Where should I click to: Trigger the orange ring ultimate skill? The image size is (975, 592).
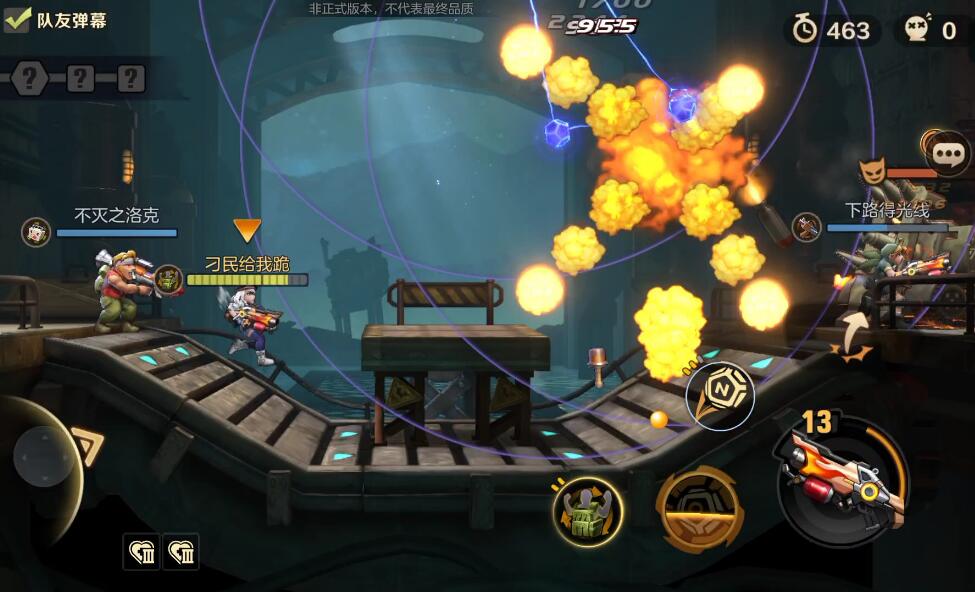click(699, 508)
